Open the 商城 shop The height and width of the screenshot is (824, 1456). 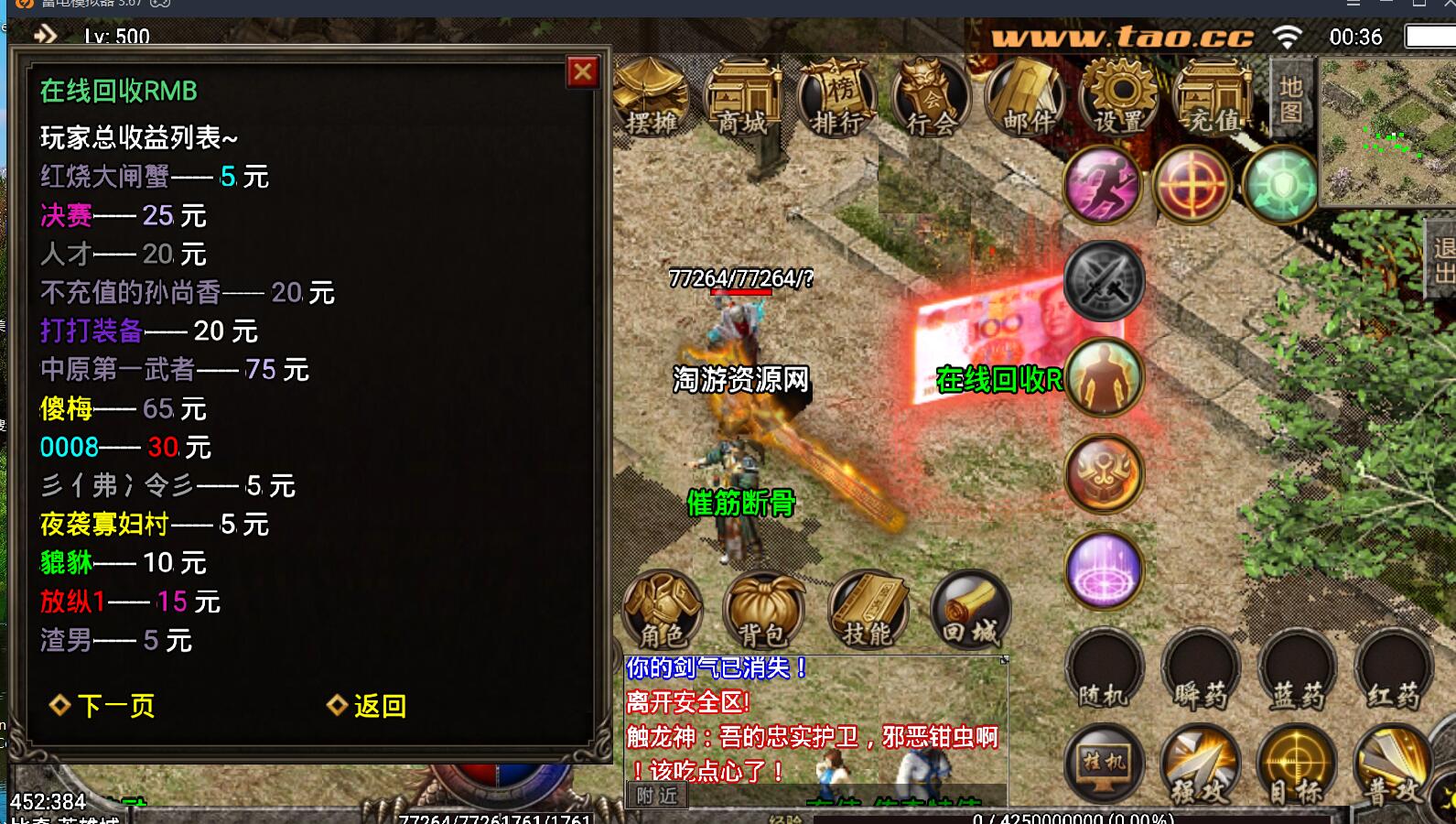[x=744, y=97]
